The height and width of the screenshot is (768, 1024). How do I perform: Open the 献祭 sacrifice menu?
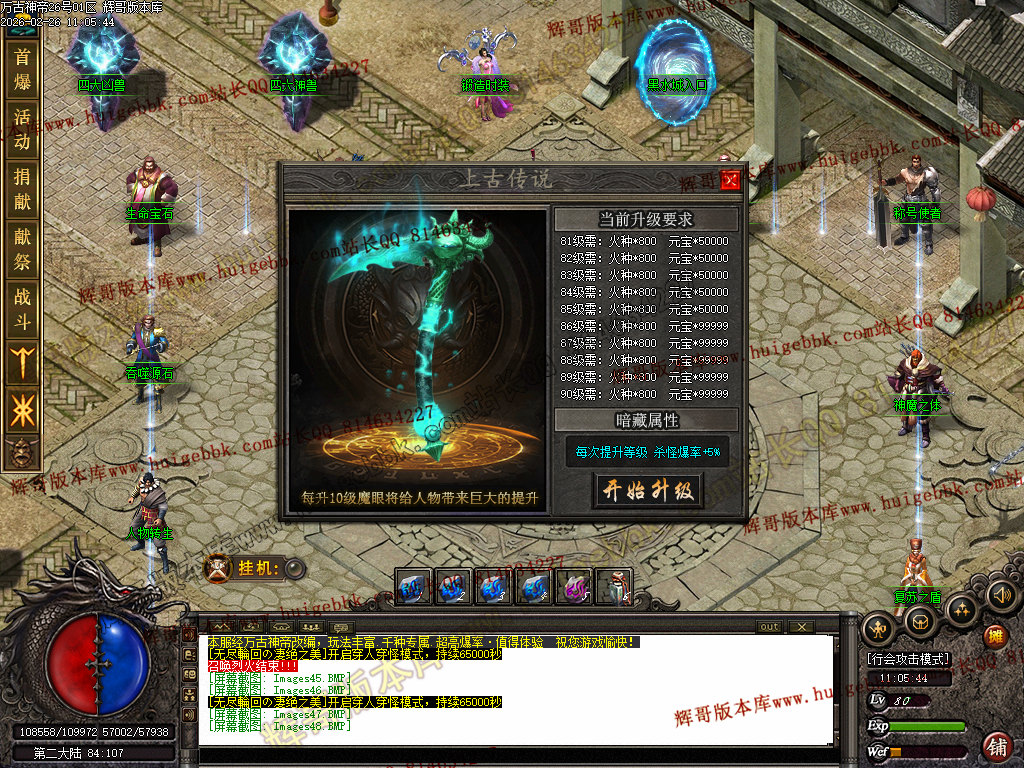pos(22,250)
